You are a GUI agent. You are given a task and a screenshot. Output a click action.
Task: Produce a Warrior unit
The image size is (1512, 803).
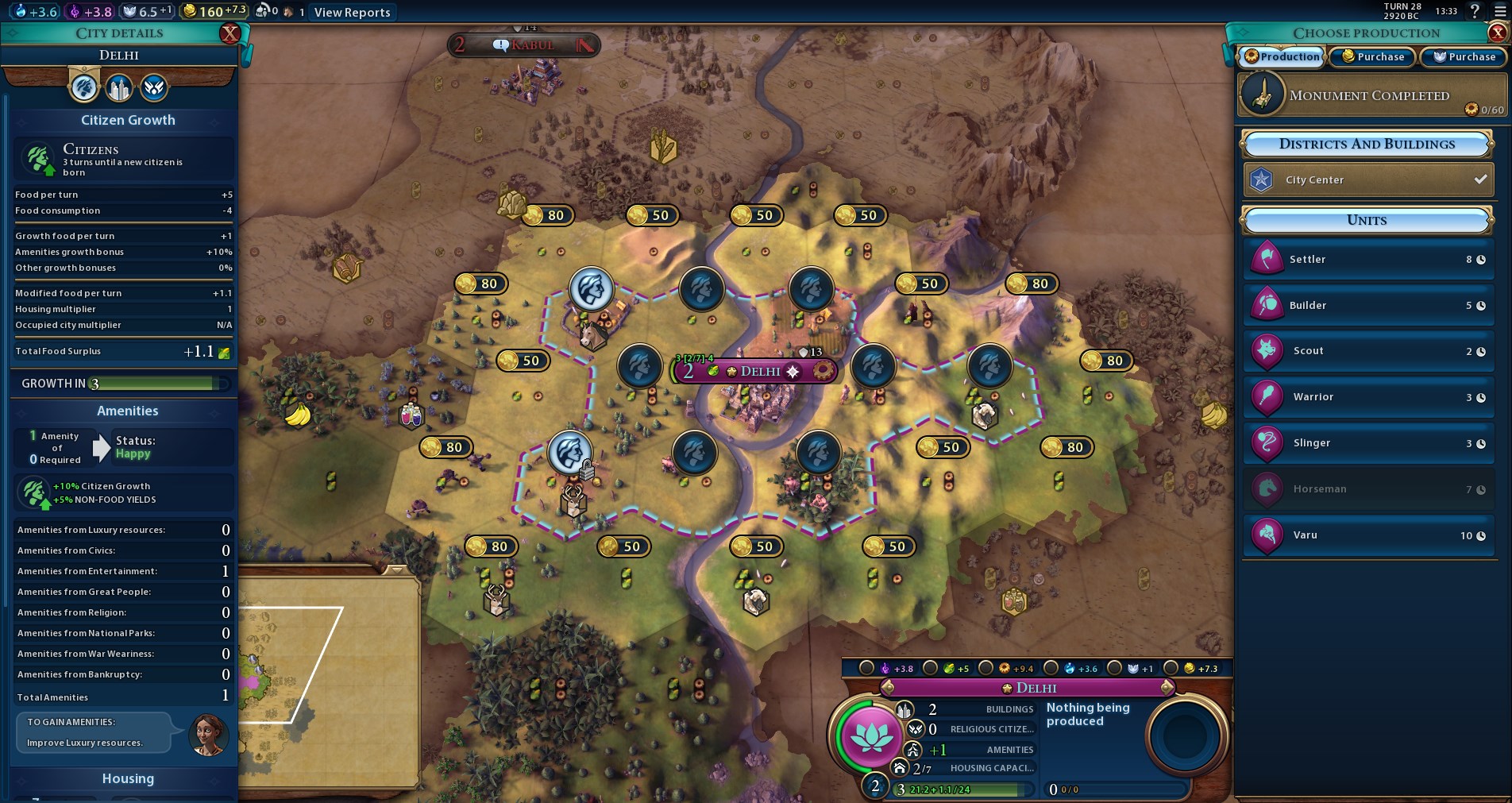click(x=1367, y=397)
